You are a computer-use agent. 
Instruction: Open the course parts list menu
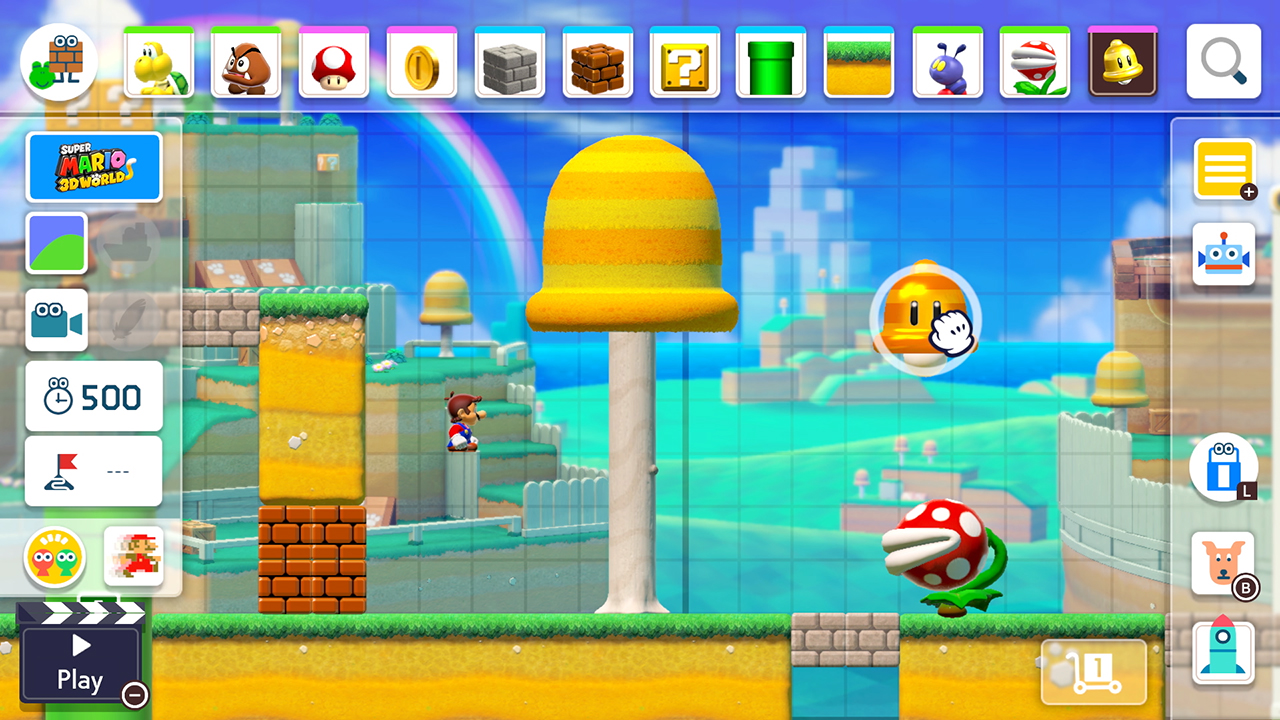1225,170
